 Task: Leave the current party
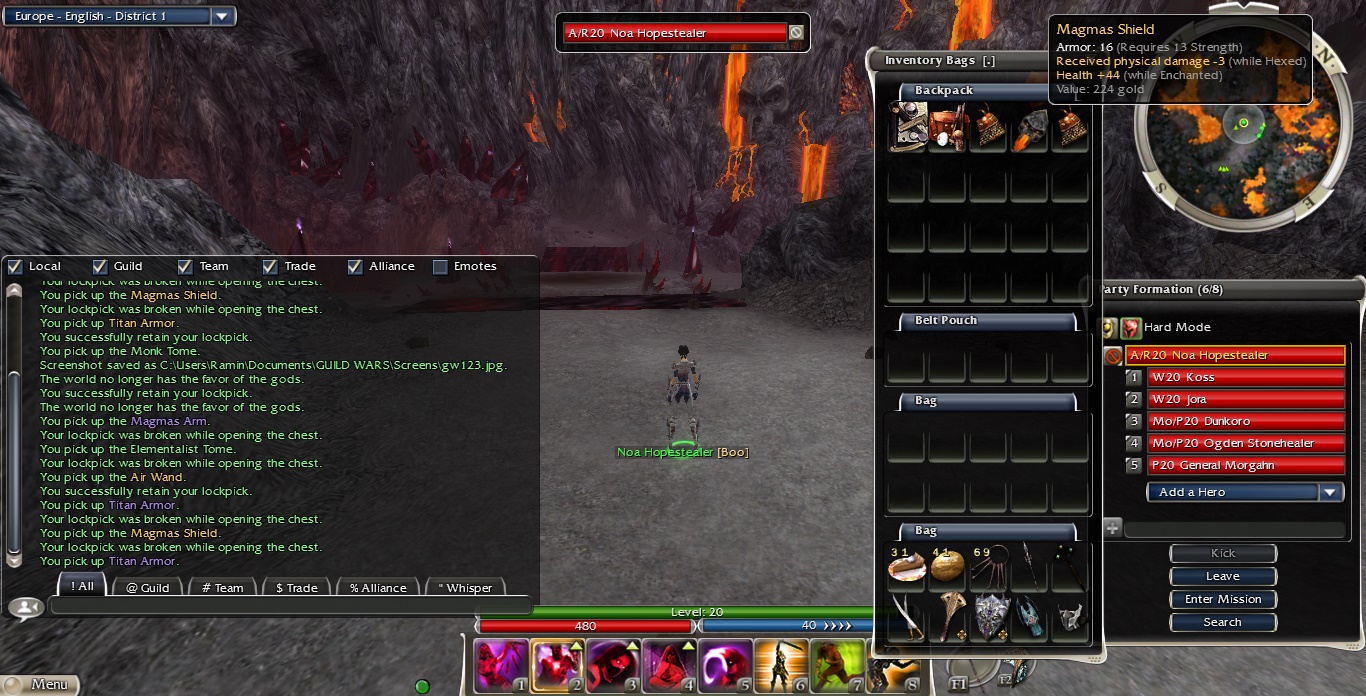(1222, 576)
